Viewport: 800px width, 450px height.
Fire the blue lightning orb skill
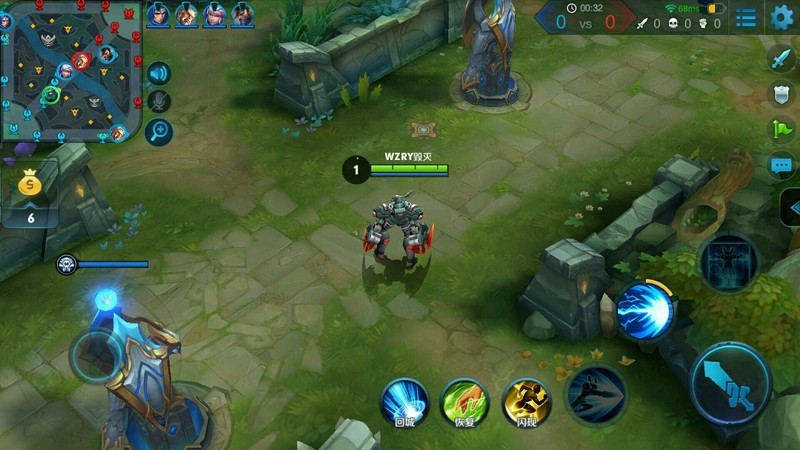(643, 310)
